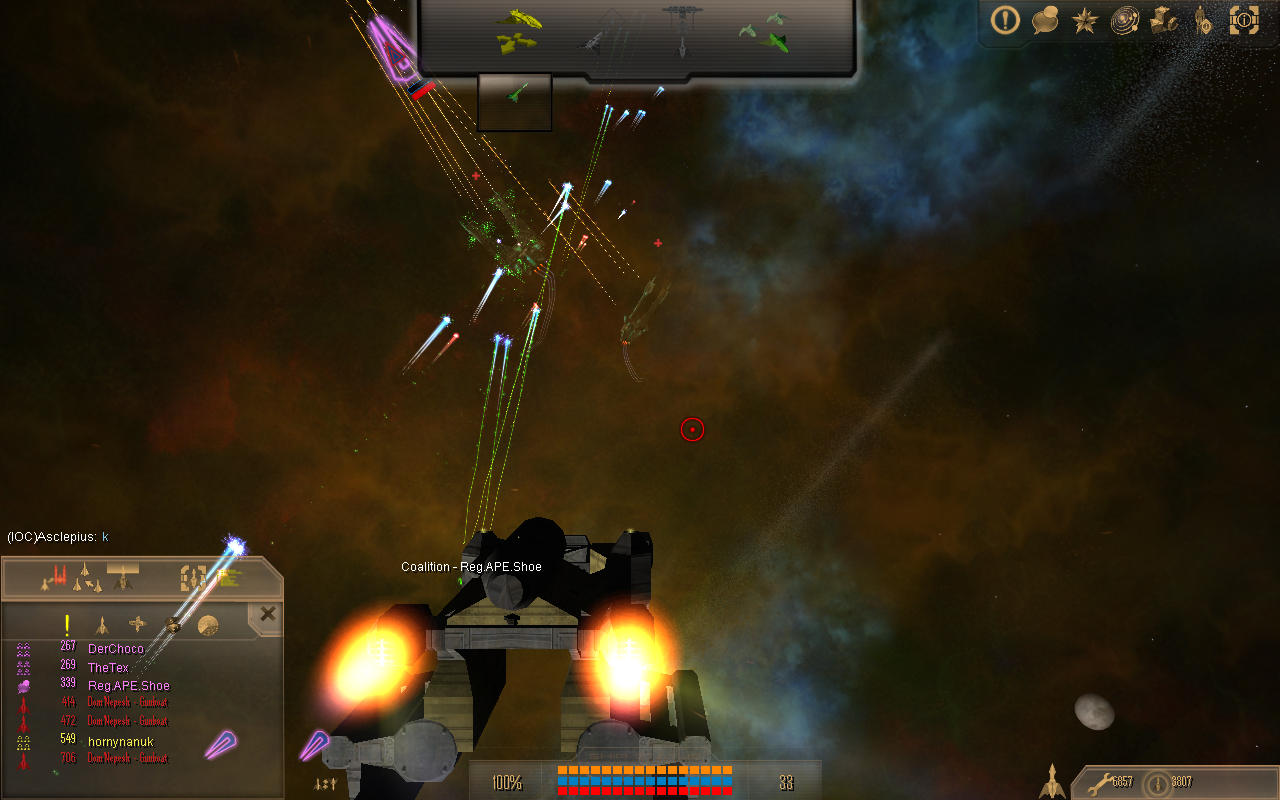1280x800 pixels.
Task: Toggle the cross-shaped station column icon in the scoreboard
Action: pyautogui.click(x=135, y=624)
